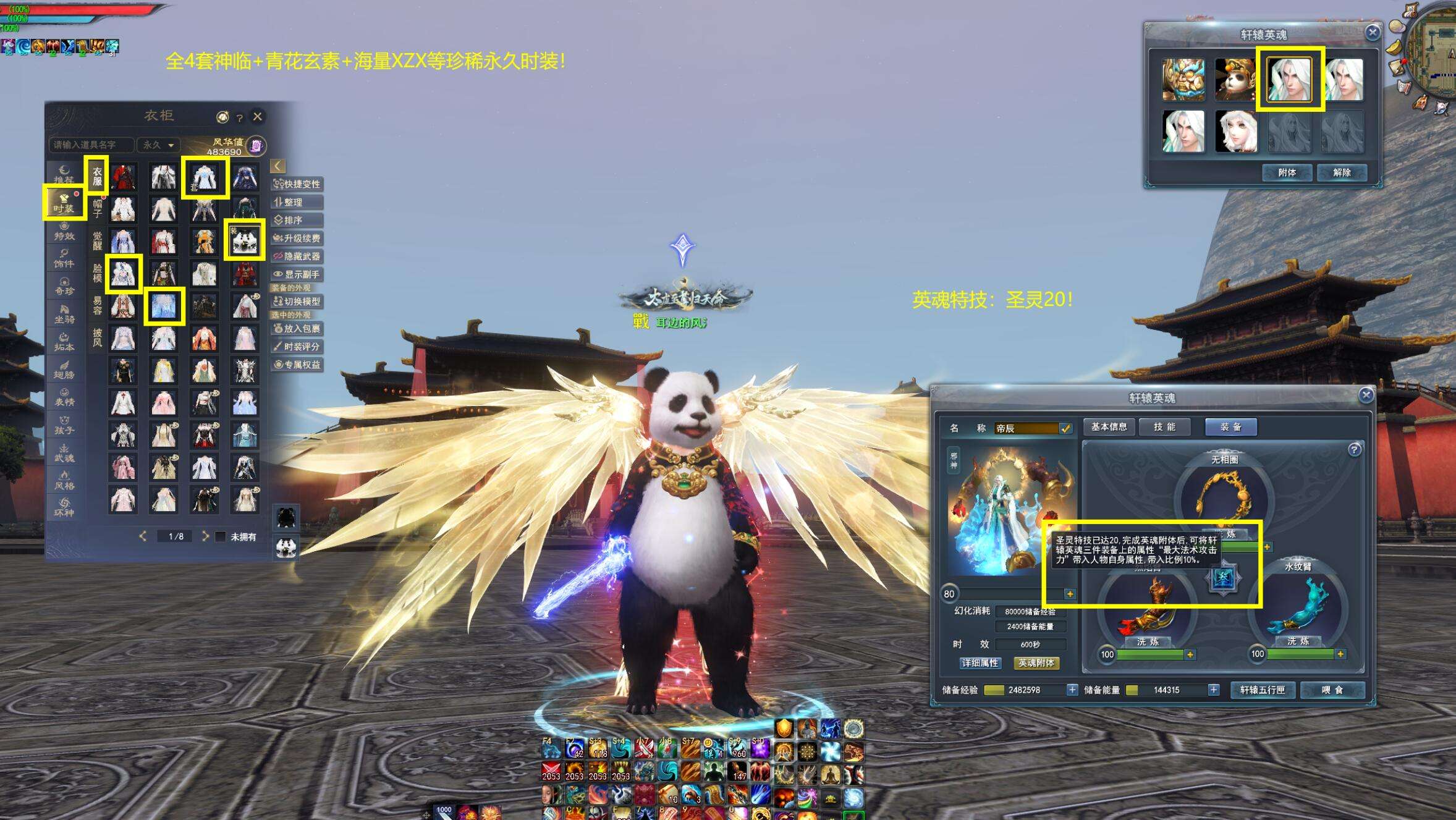
Task: Click the 整理 organize button
Action: pyautogui.click(x=297, y=202)
